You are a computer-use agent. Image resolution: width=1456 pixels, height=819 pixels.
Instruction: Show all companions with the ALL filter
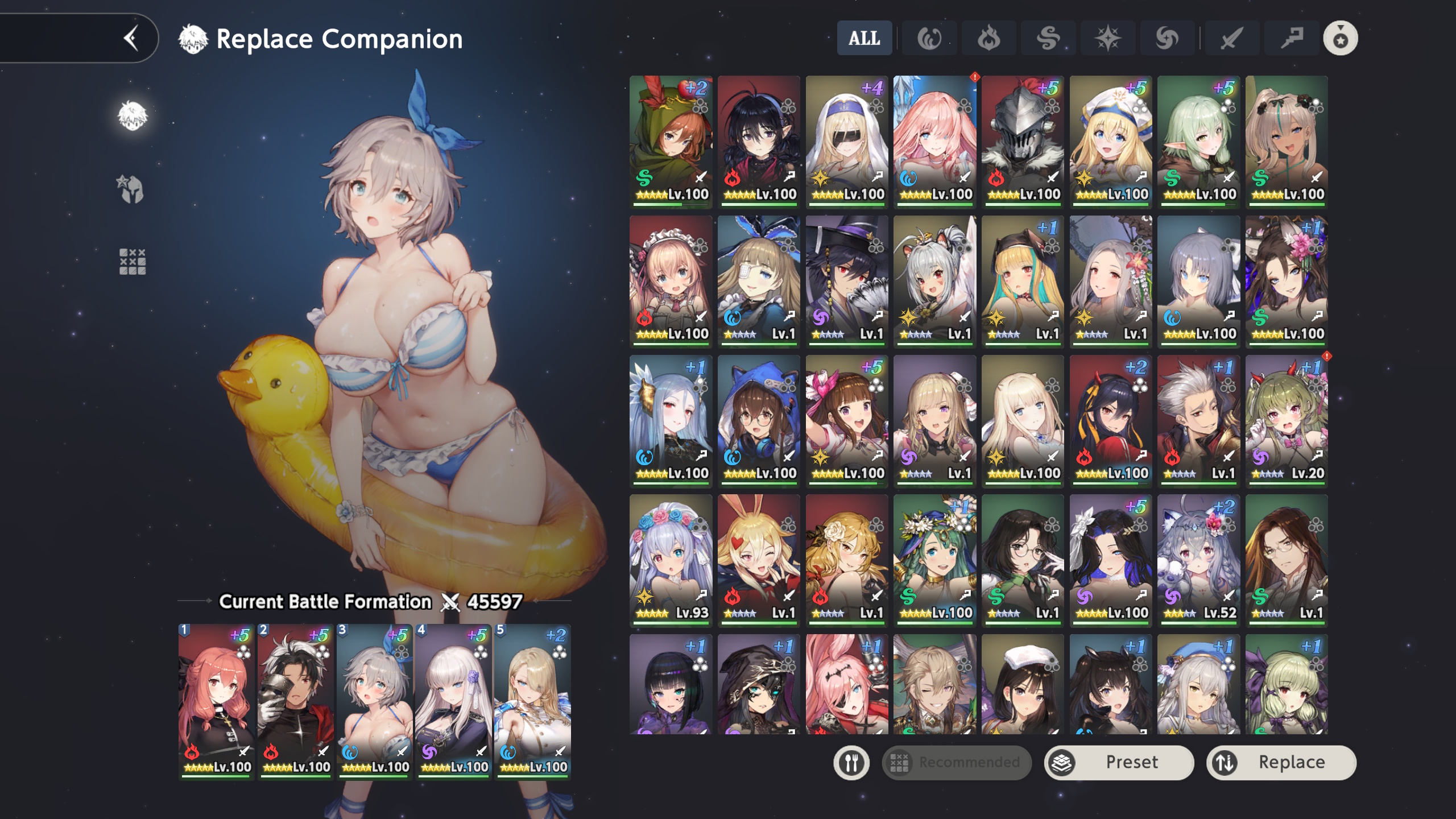coord(864,39)
